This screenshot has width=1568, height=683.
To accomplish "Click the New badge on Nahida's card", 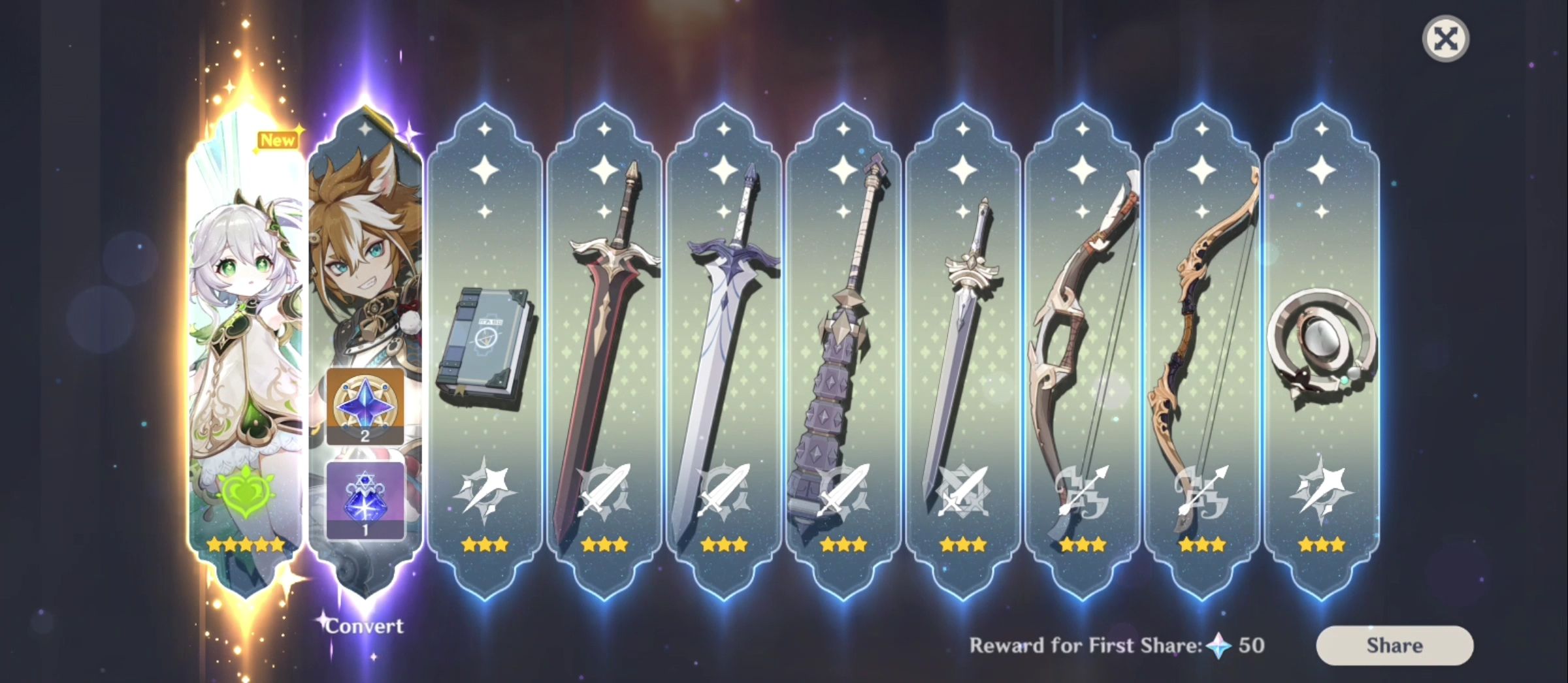I will pos(277,140).
